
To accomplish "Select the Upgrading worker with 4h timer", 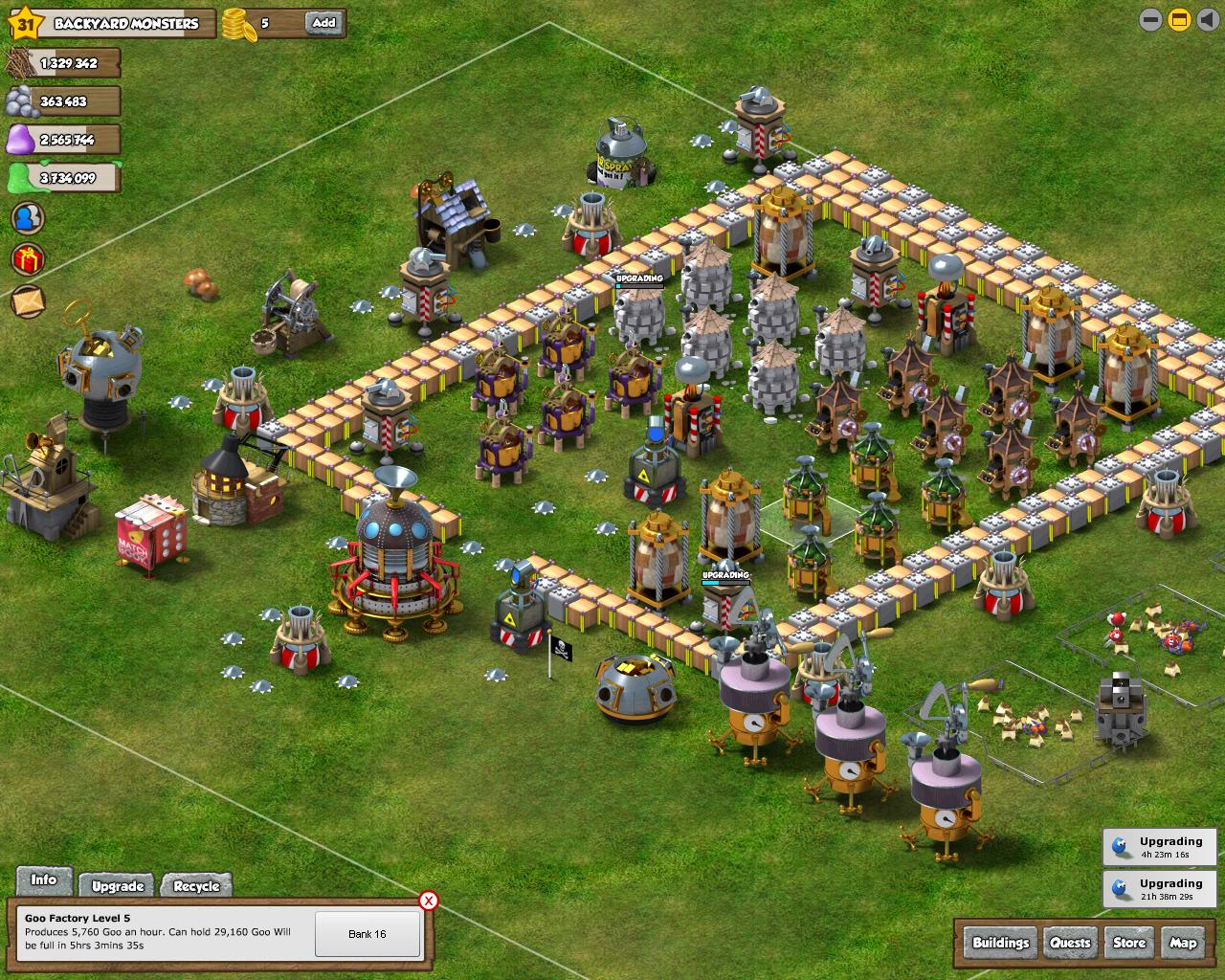I will coord(1159,848).
